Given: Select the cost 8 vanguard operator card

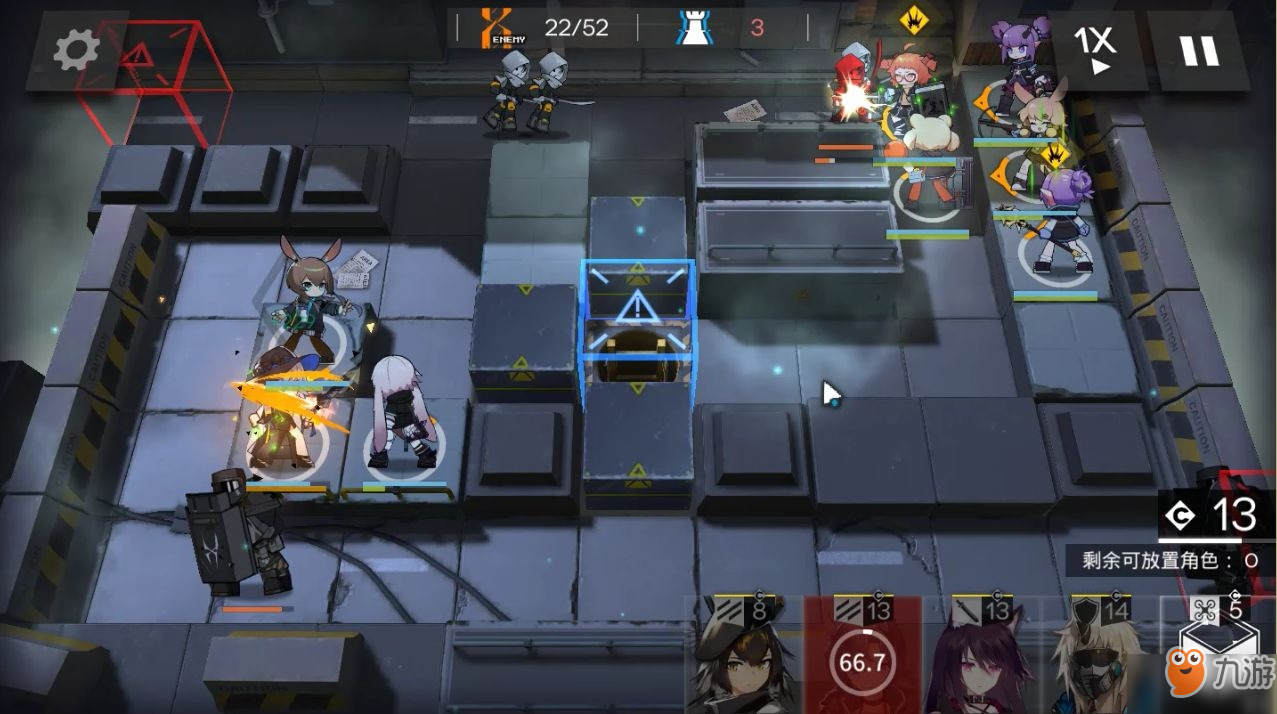Looking at the screenshot, I should (744, 655).
